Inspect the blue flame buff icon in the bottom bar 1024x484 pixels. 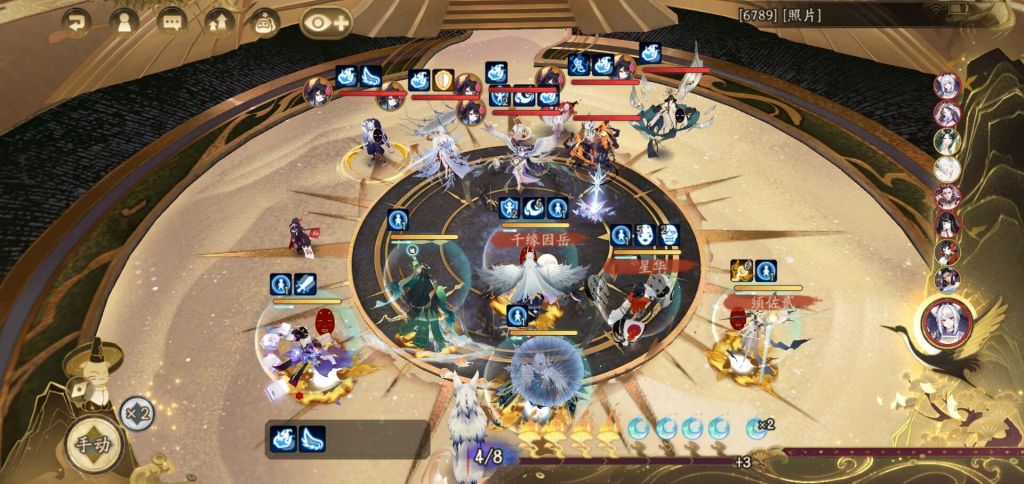click(285, 439)
